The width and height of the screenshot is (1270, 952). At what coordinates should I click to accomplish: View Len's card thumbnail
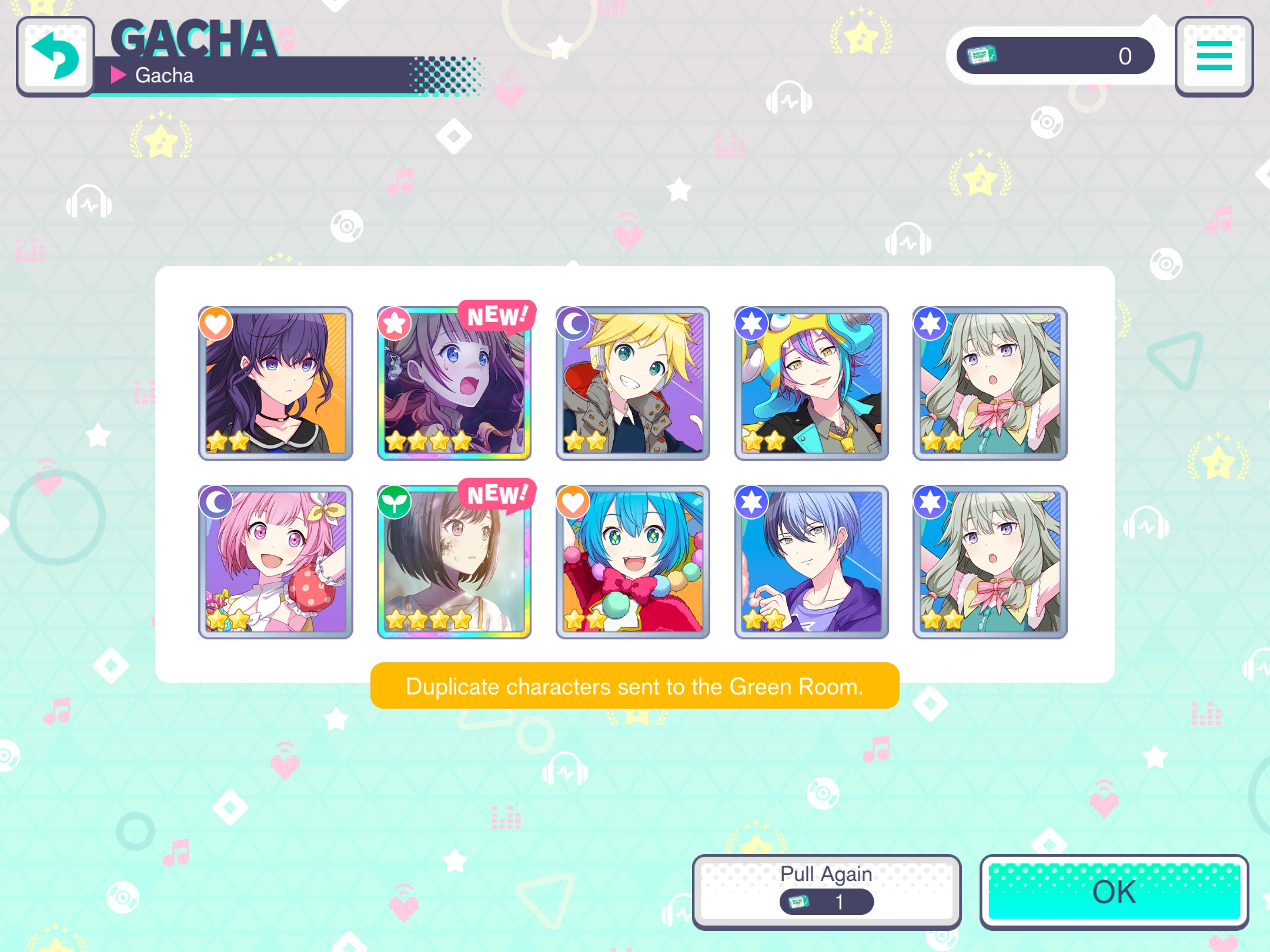tap(633, 383)
